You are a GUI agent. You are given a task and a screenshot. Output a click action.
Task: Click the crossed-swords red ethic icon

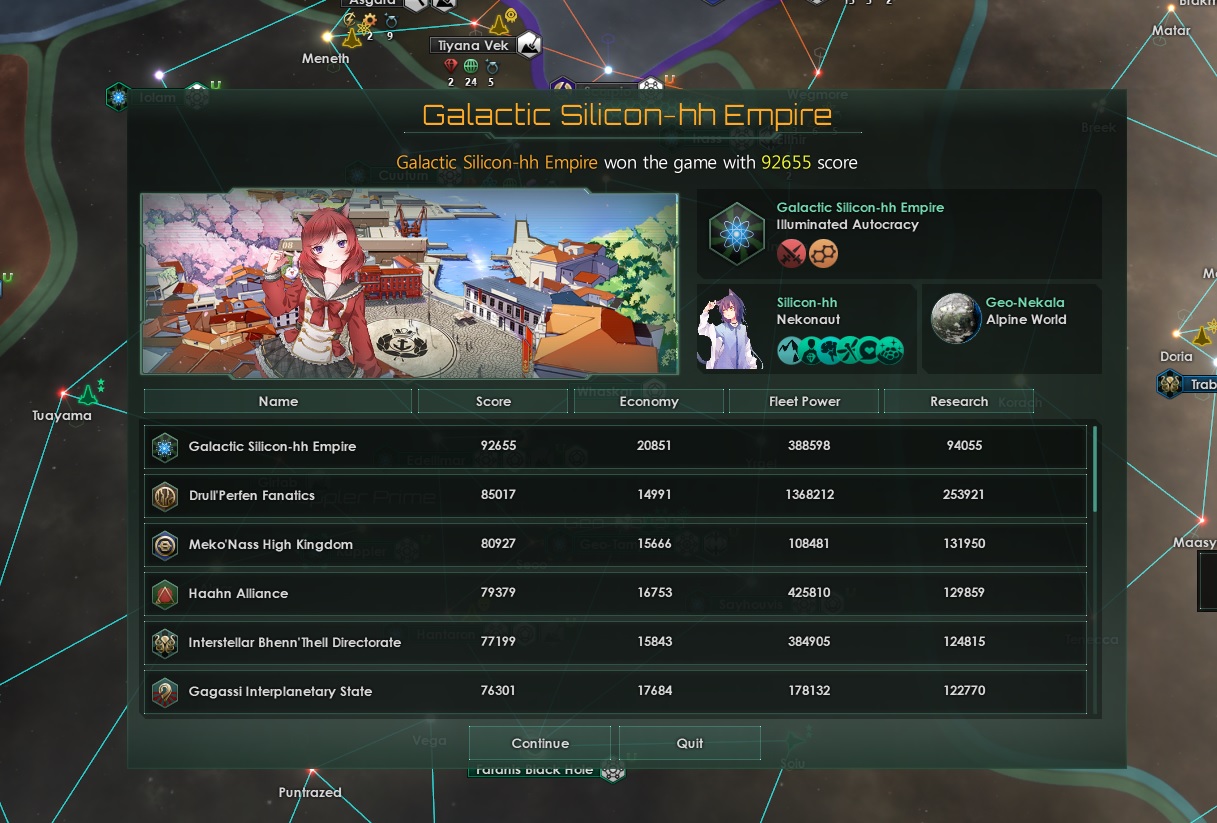(x=792, y=253)
